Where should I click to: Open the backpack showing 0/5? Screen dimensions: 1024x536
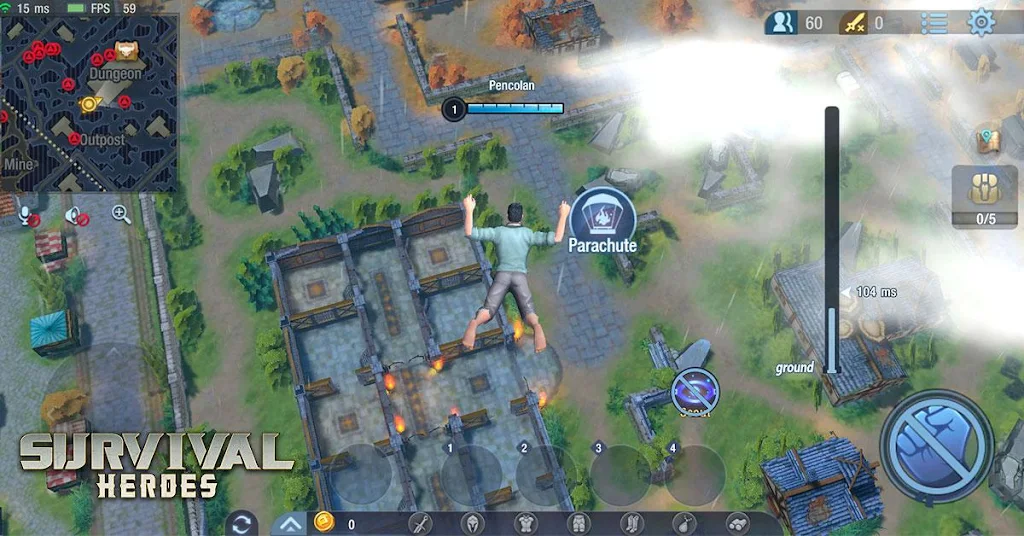[x=984, y=196]
